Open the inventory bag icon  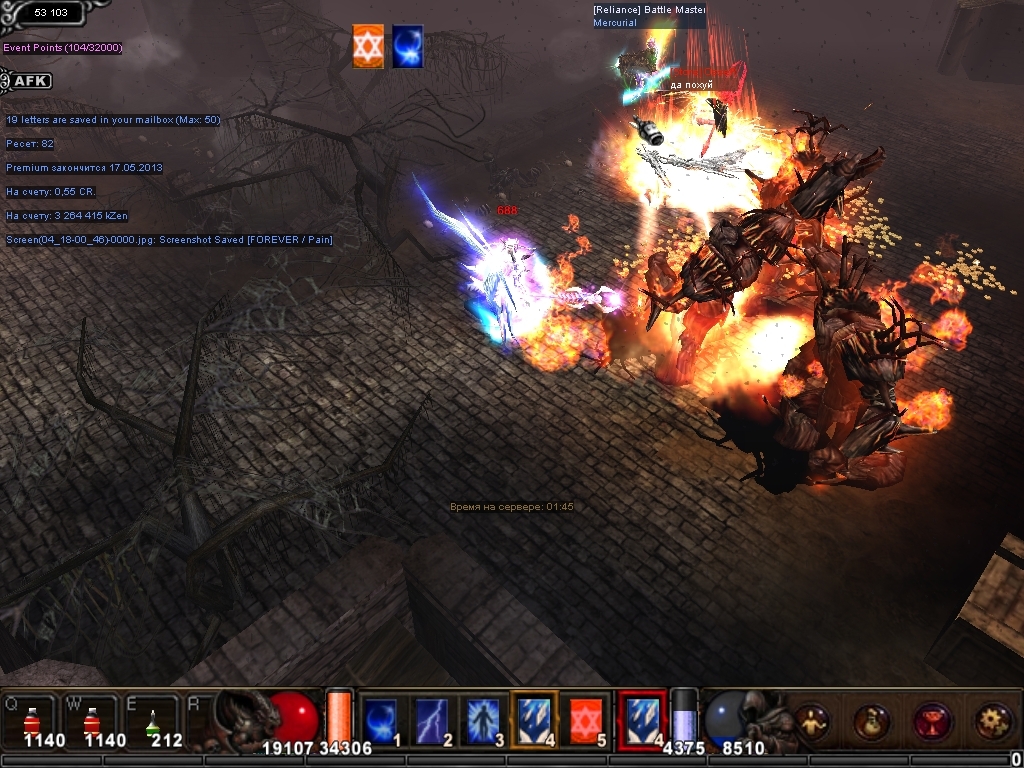[872, 720]
